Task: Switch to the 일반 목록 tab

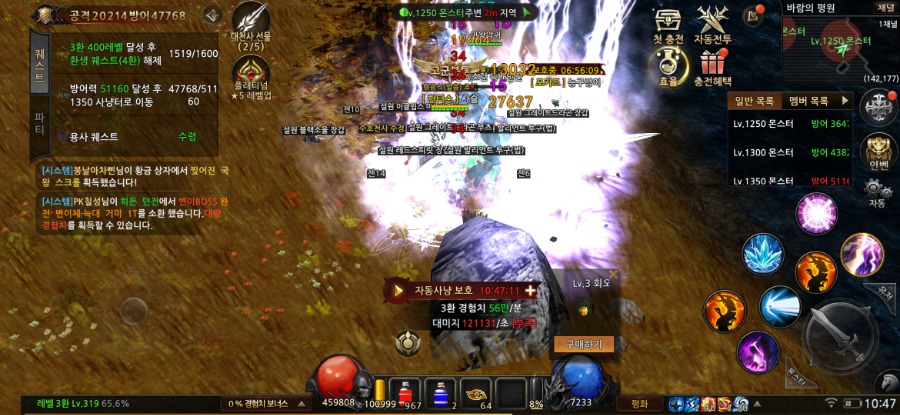Action: 755,101
